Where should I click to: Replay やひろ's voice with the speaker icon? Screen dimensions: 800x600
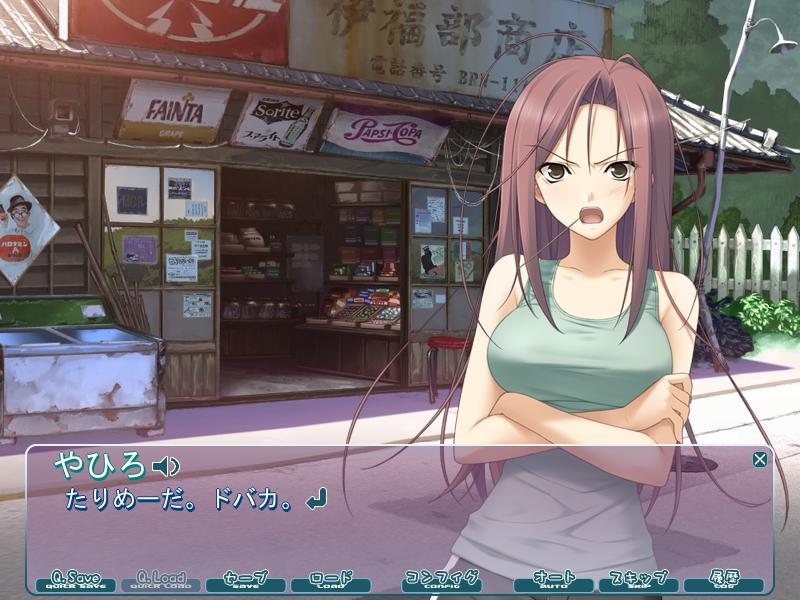164,465
